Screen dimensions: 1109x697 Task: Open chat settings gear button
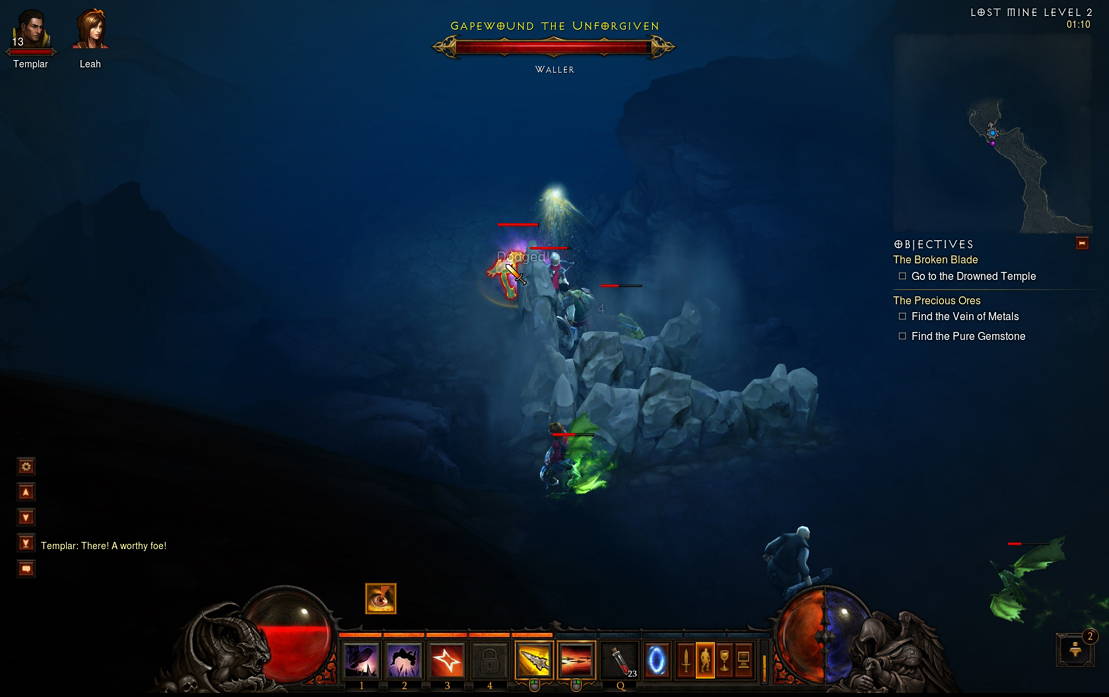pos(27,466)
